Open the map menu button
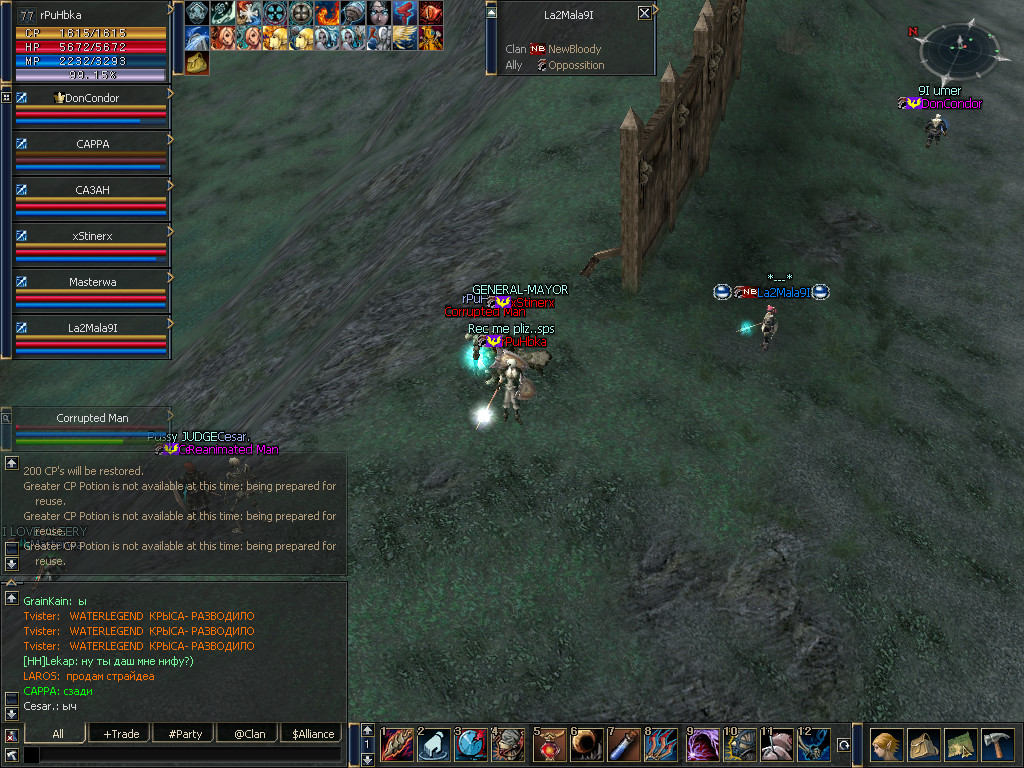This screenshot has width=1024, height=768. (960, 746)
